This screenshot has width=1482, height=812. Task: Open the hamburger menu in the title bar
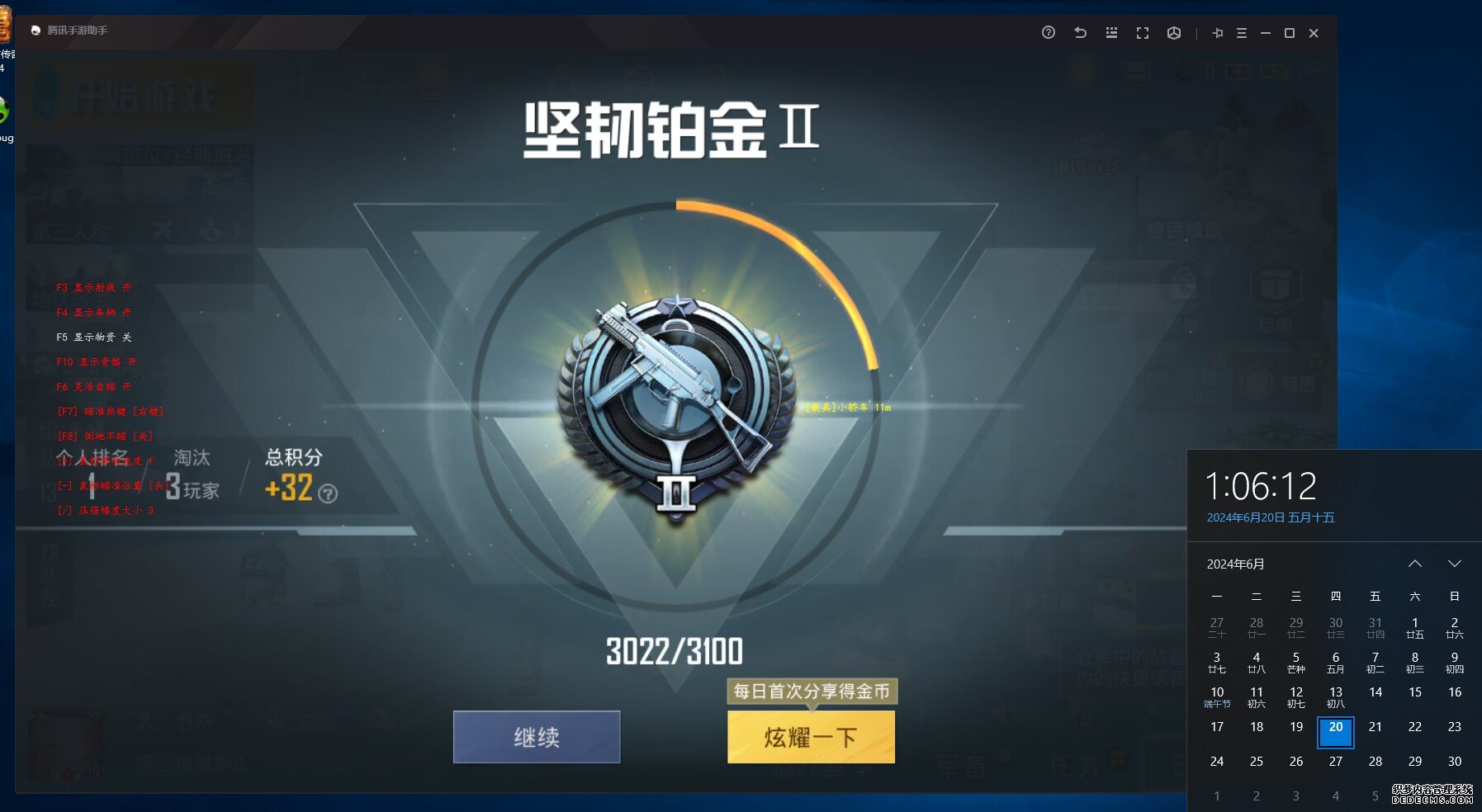tap(1241, 33)
